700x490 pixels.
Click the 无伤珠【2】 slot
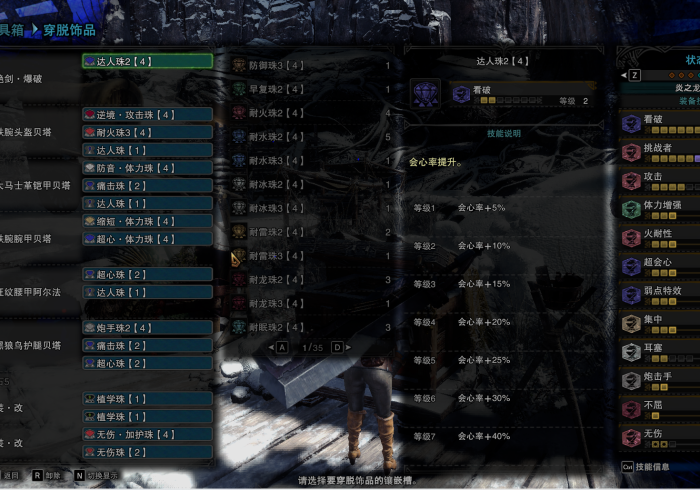[x=147, y=452]
